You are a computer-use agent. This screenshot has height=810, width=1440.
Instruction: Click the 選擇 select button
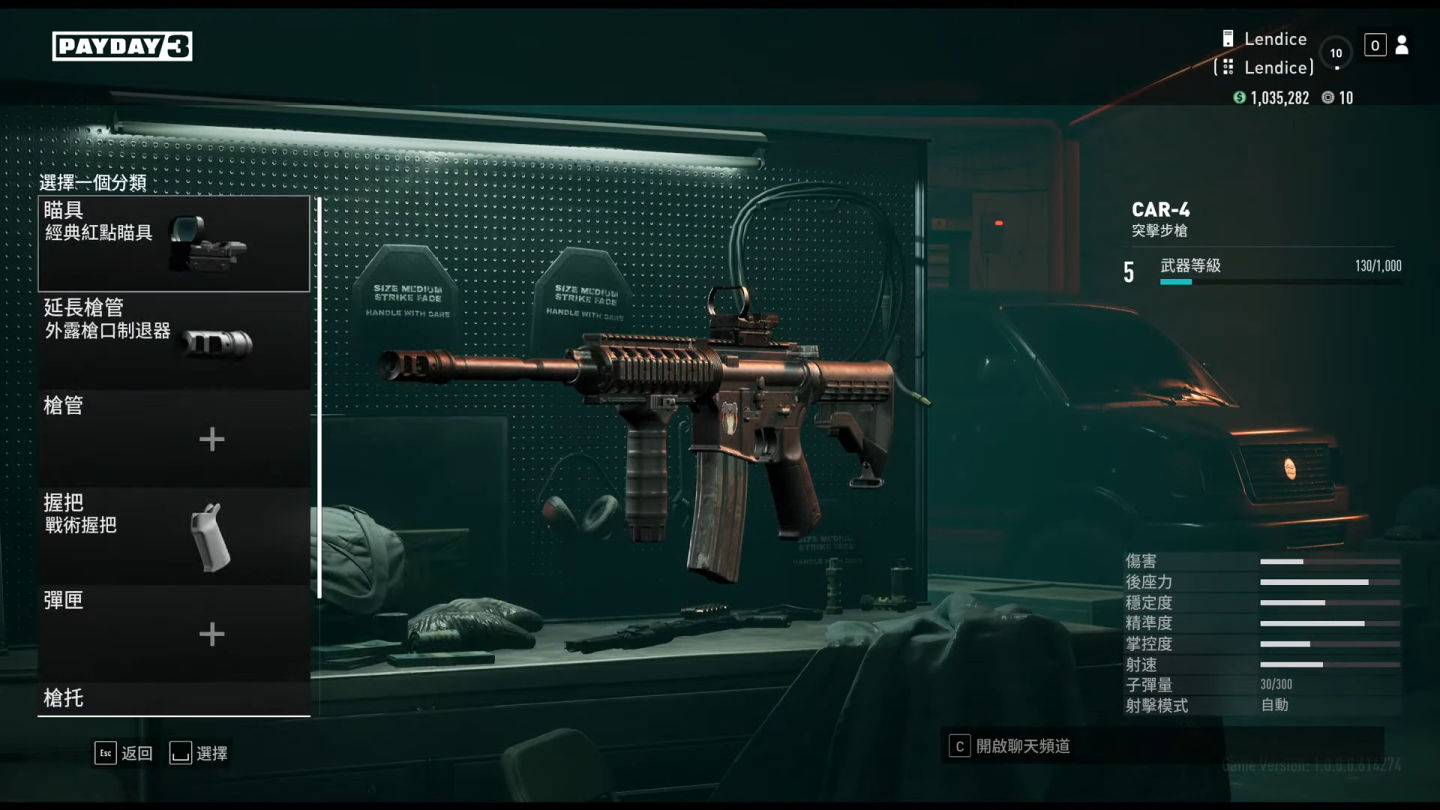(x=199, y=753)
